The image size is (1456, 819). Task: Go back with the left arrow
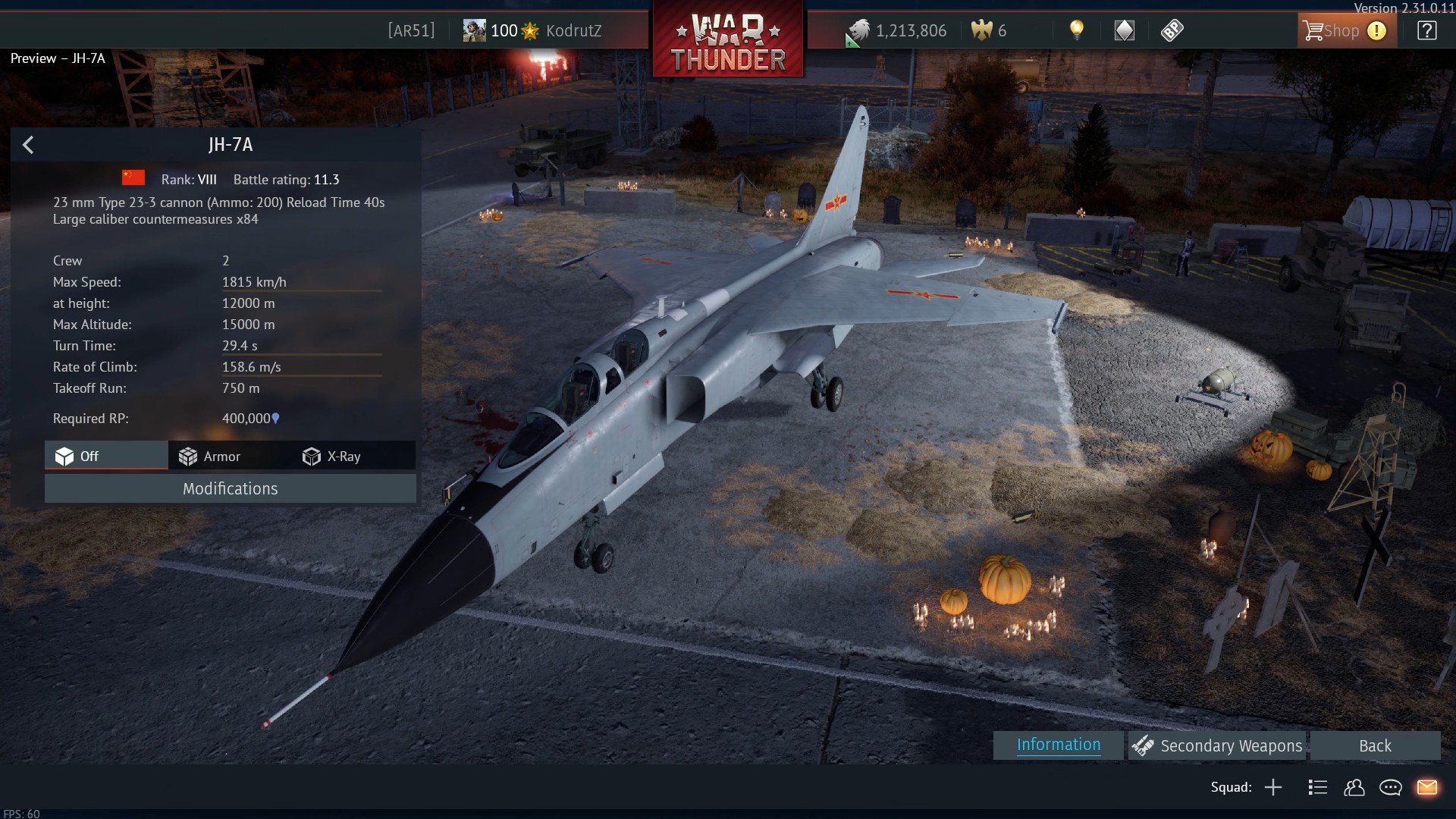click(x=28, y=145)
